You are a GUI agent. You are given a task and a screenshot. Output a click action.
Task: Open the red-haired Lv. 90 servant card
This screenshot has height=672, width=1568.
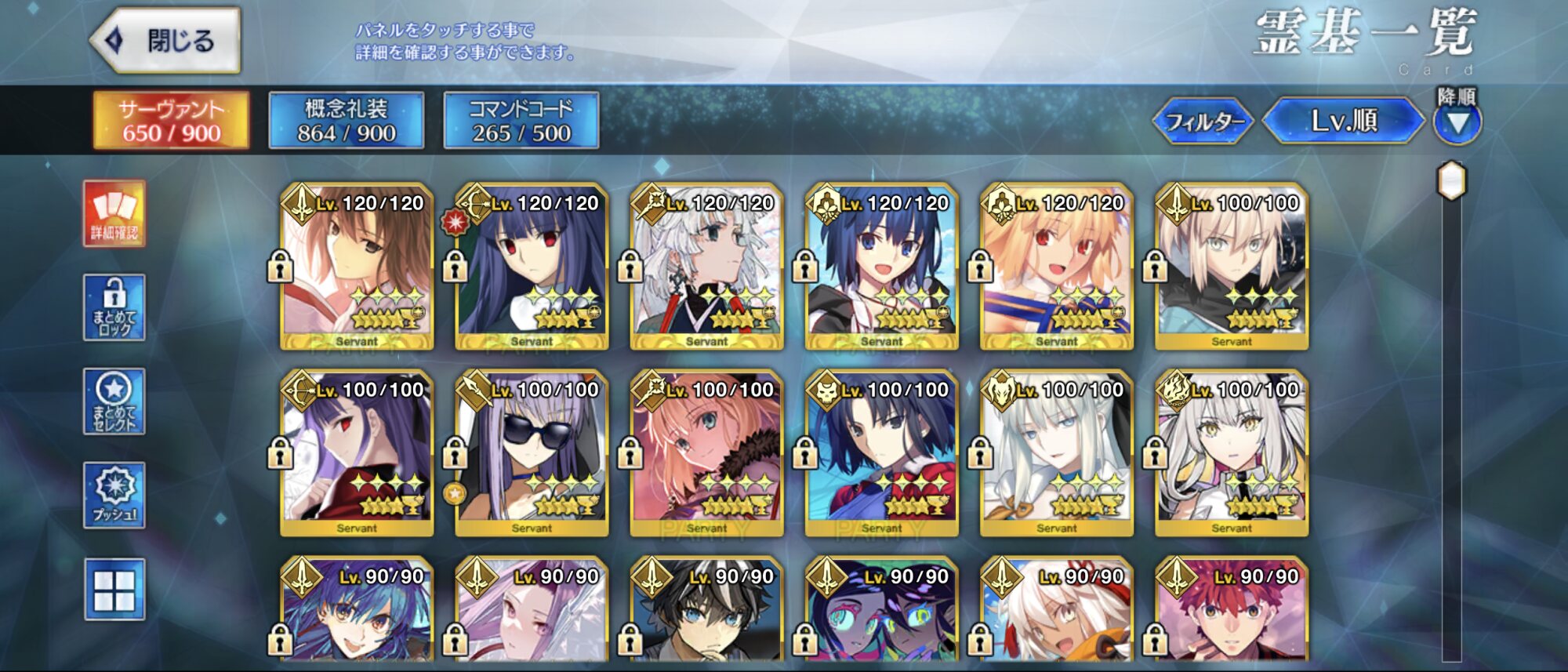click(x=1232, y=616)
